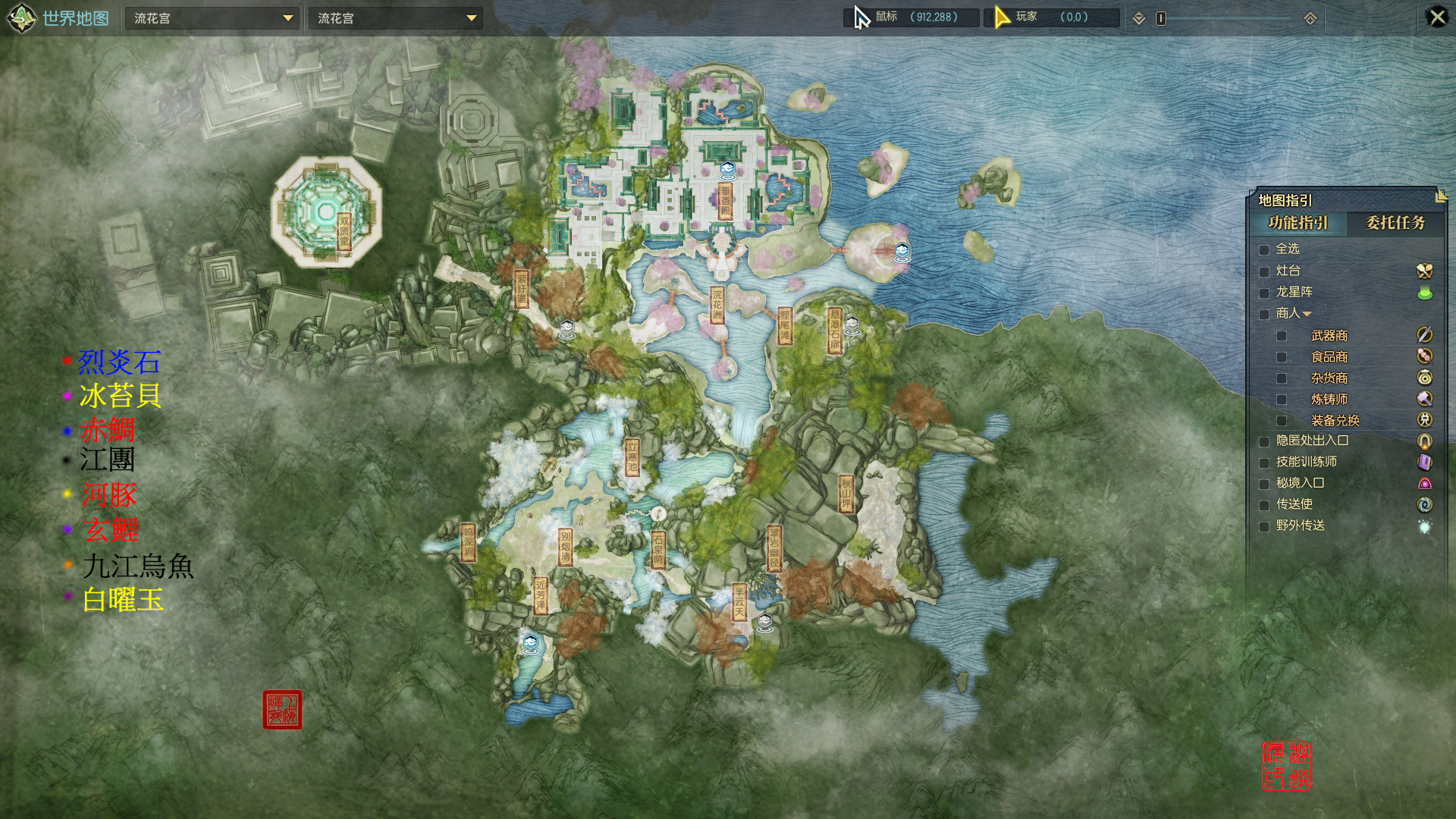Check the 装备兑换 option
The height and width of the screenshot is (819, 1456).
(1282, 421)
